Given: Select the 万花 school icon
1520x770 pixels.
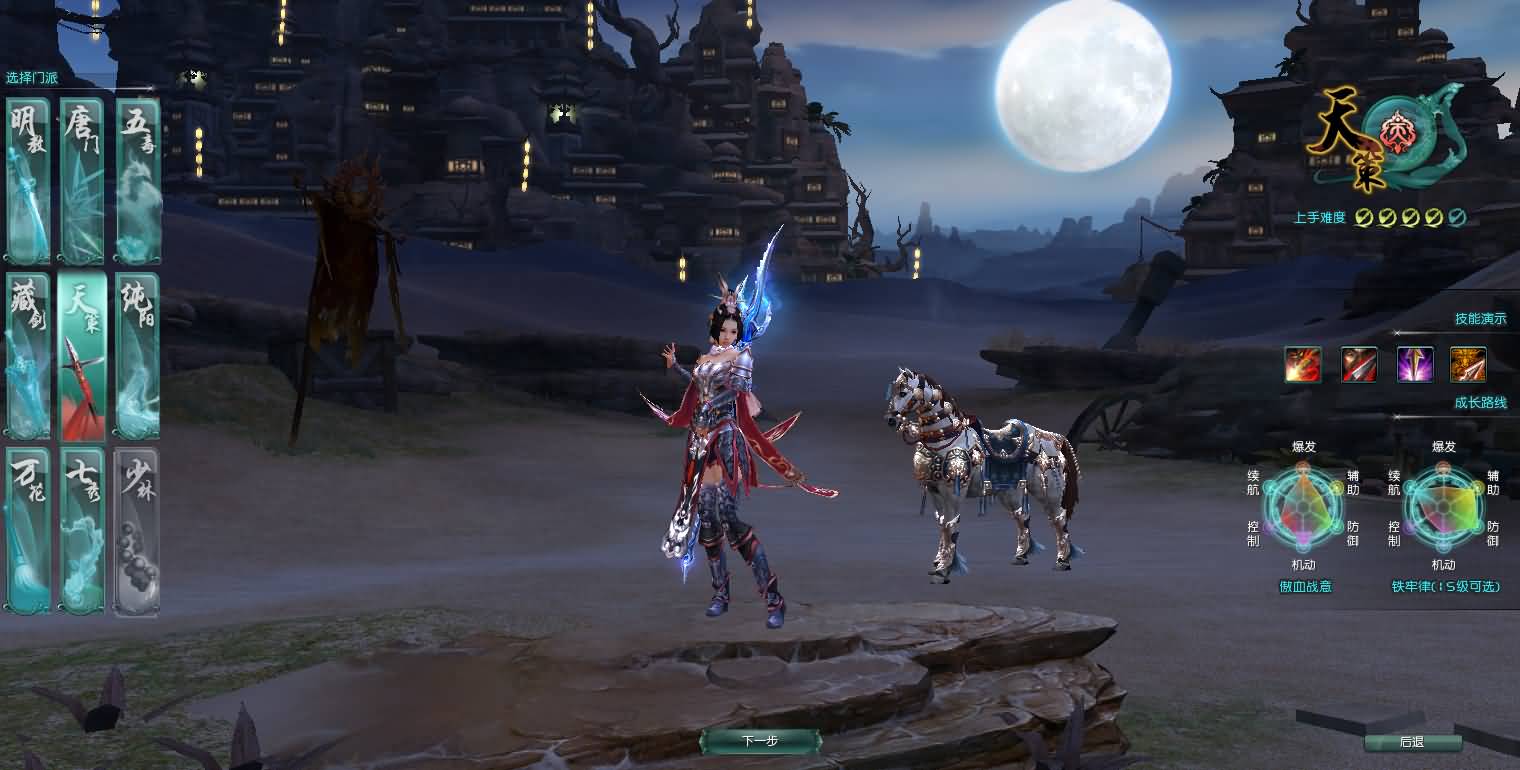Looking at the screenshot, I should click(x=27, y=530).
